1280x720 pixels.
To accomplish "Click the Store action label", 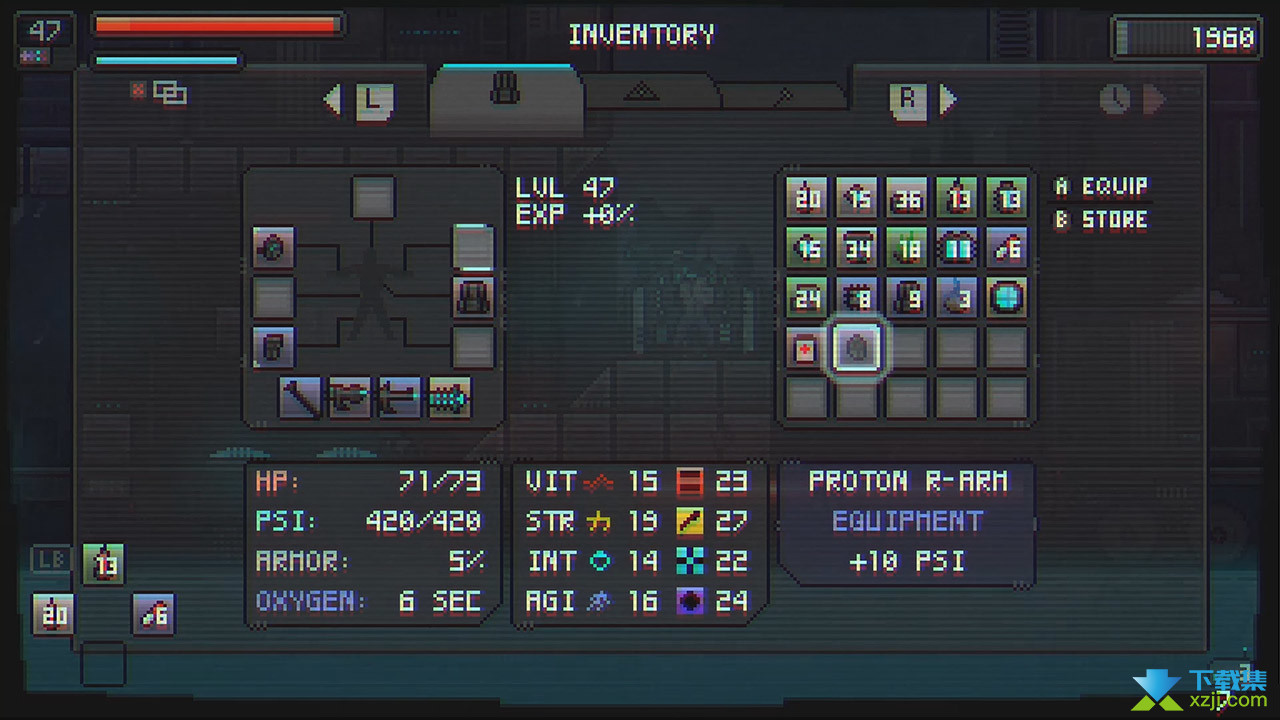I will click(1102, 220).
